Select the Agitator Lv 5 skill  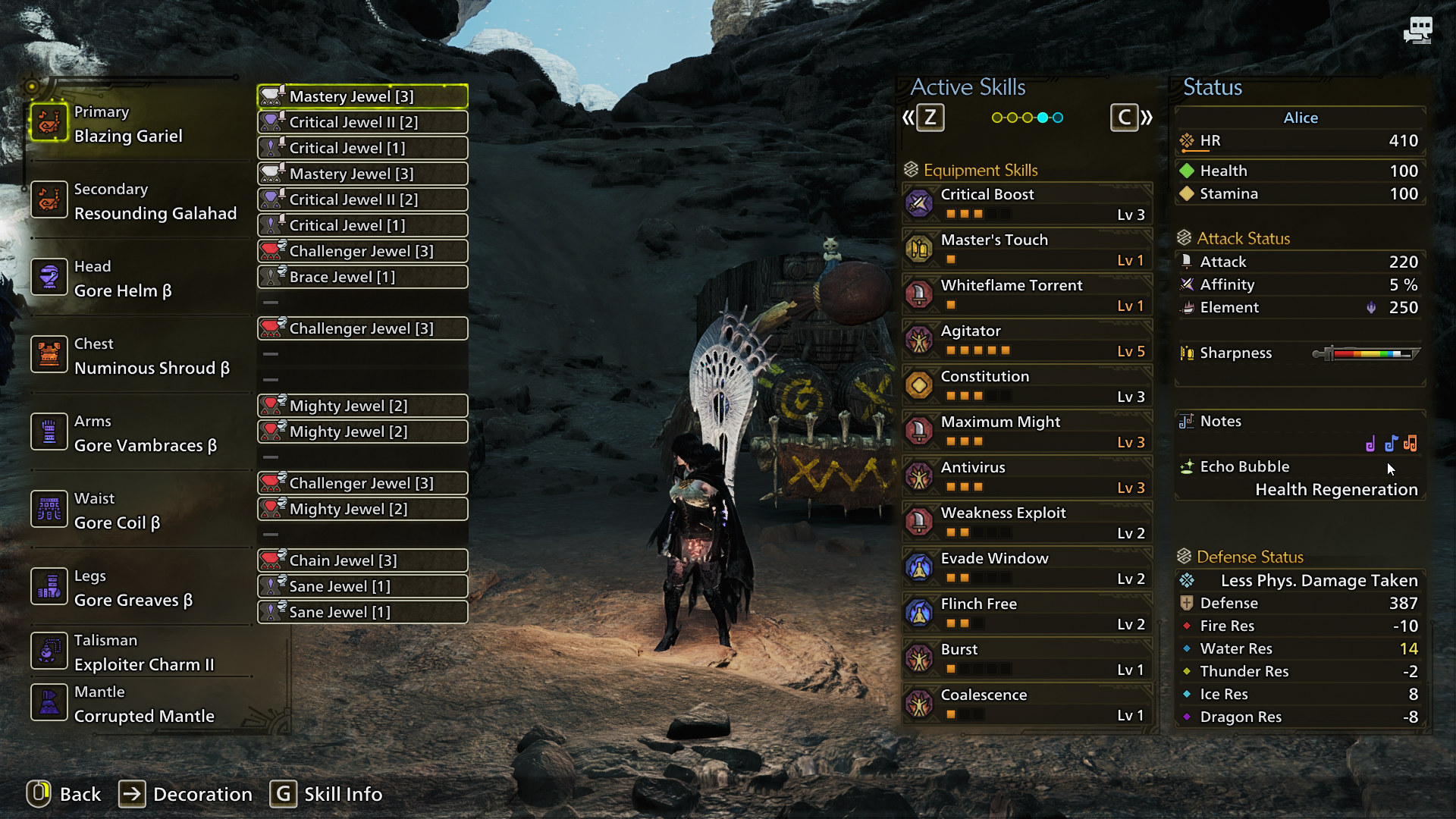pos(1027,340)
